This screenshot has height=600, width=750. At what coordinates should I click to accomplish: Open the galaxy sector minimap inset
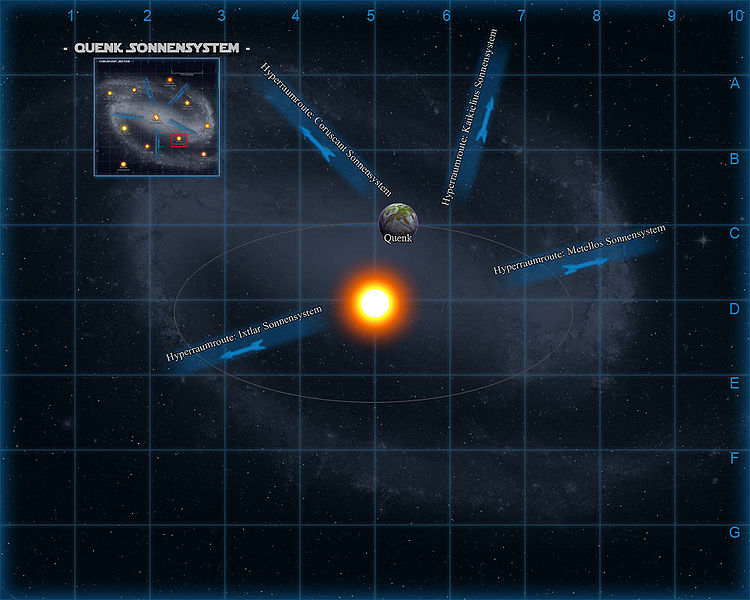155,116
